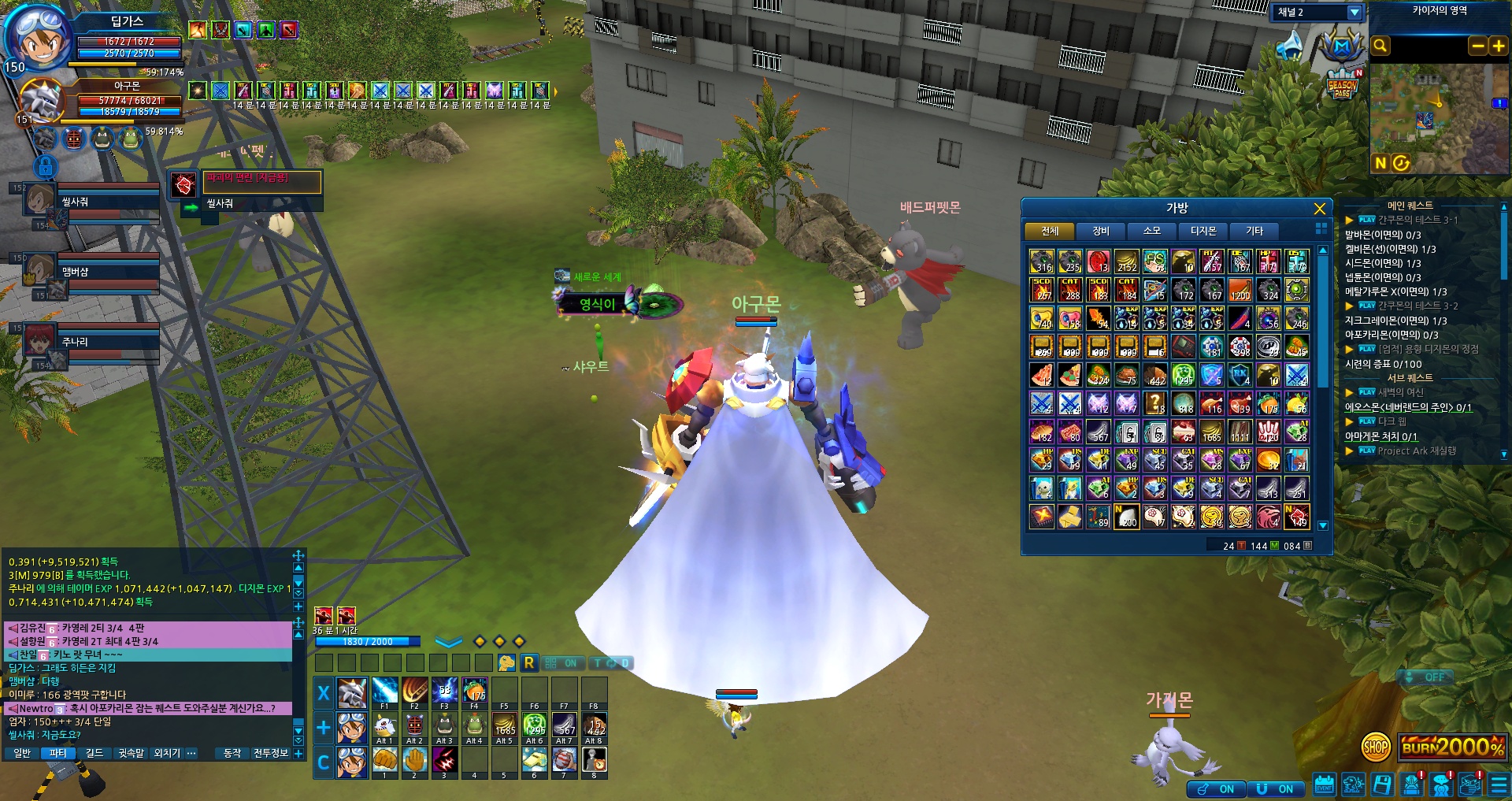Click the minimap magnifying glass button
Viewport: 1512px width, 801px height.
[1380, 46]
